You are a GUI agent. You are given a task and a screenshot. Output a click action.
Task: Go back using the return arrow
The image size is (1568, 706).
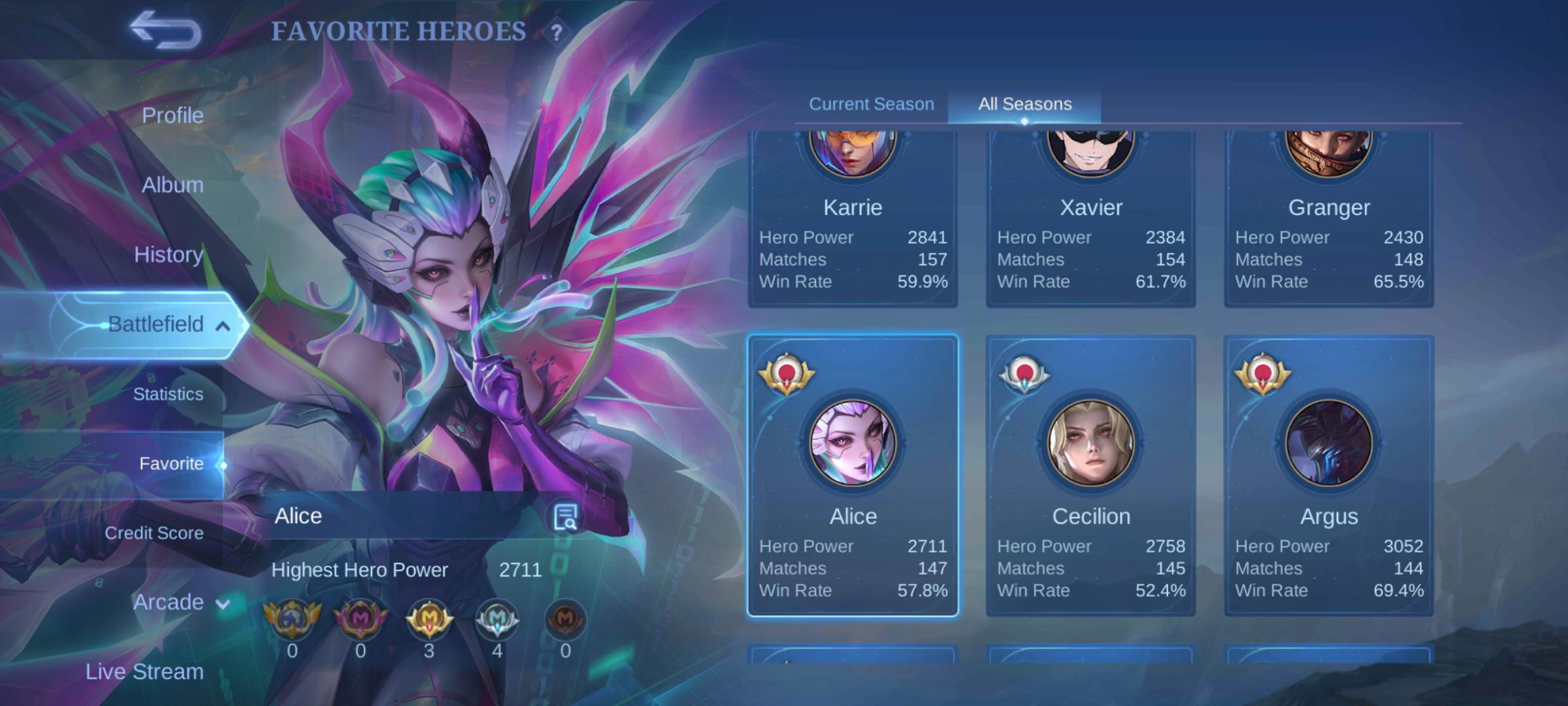[x=165, y=30]
